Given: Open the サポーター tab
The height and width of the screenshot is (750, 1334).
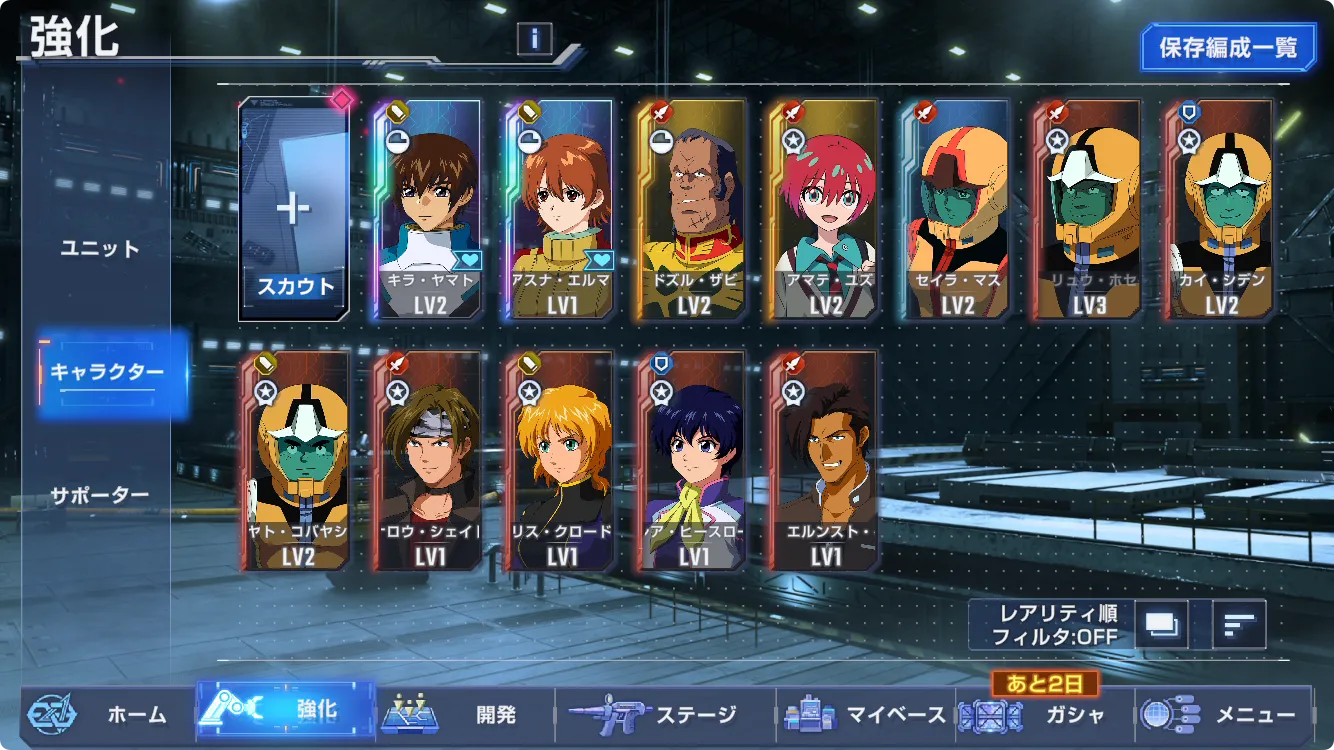Looking at the screenshot, I should click(100, 495).
